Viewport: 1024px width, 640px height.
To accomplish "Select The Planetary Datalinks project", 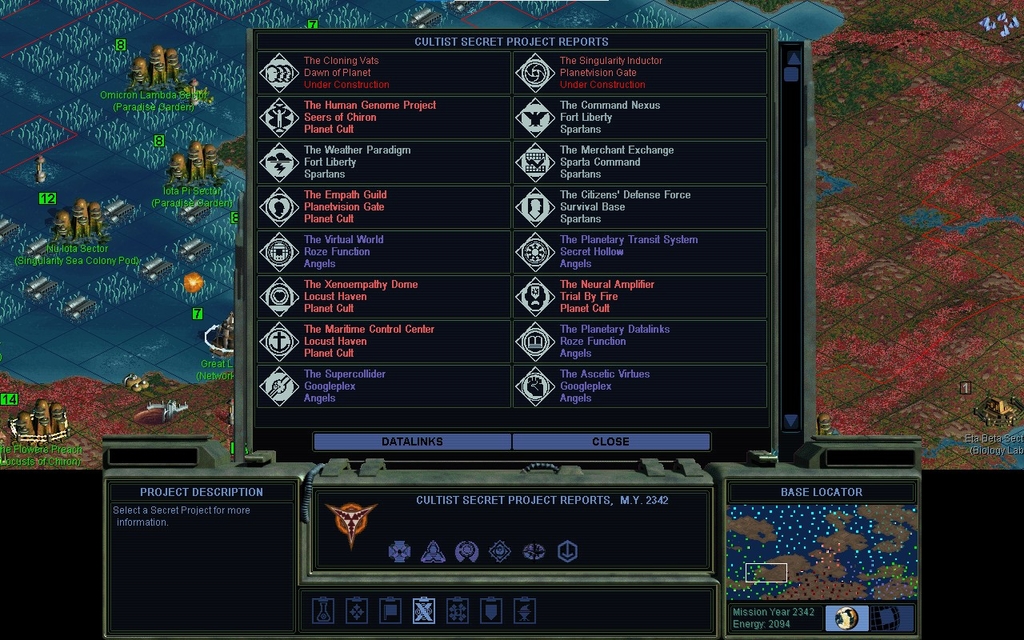I will coord(640,341).
